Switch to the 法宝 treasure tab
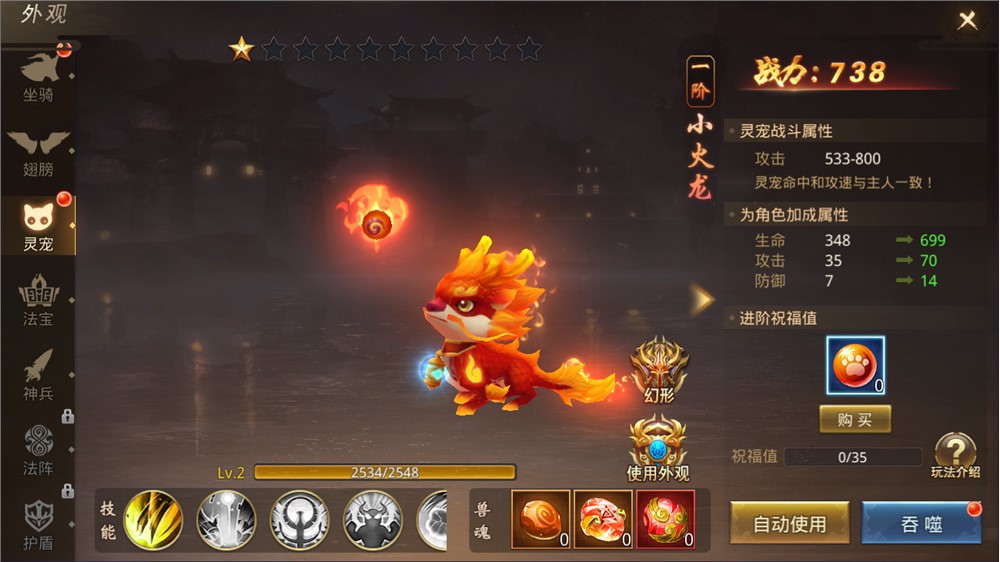The width and height of the screenshot is (1000, 562). click(38, 302)
